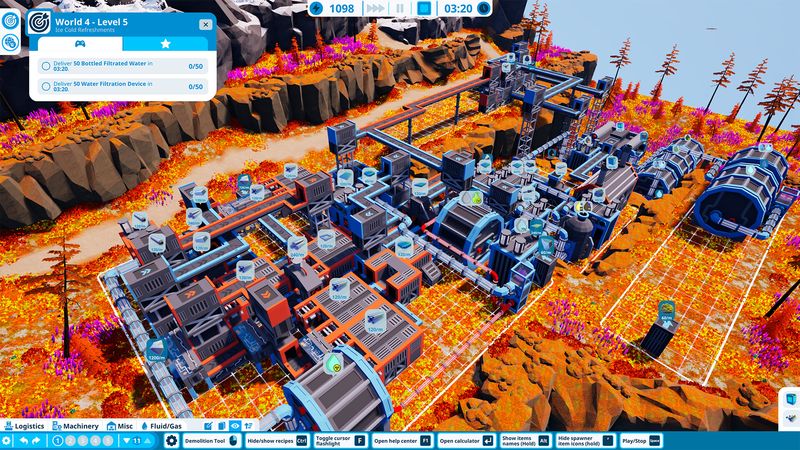Open the globe icon below the target
Viewport: 800px width, 450px height.
(x=10, y=42)
